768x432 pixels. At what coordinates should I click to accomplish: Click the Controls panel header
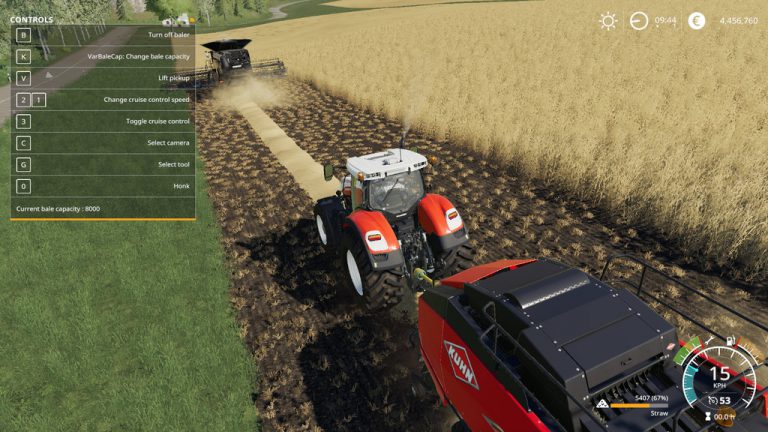[32, 19]
